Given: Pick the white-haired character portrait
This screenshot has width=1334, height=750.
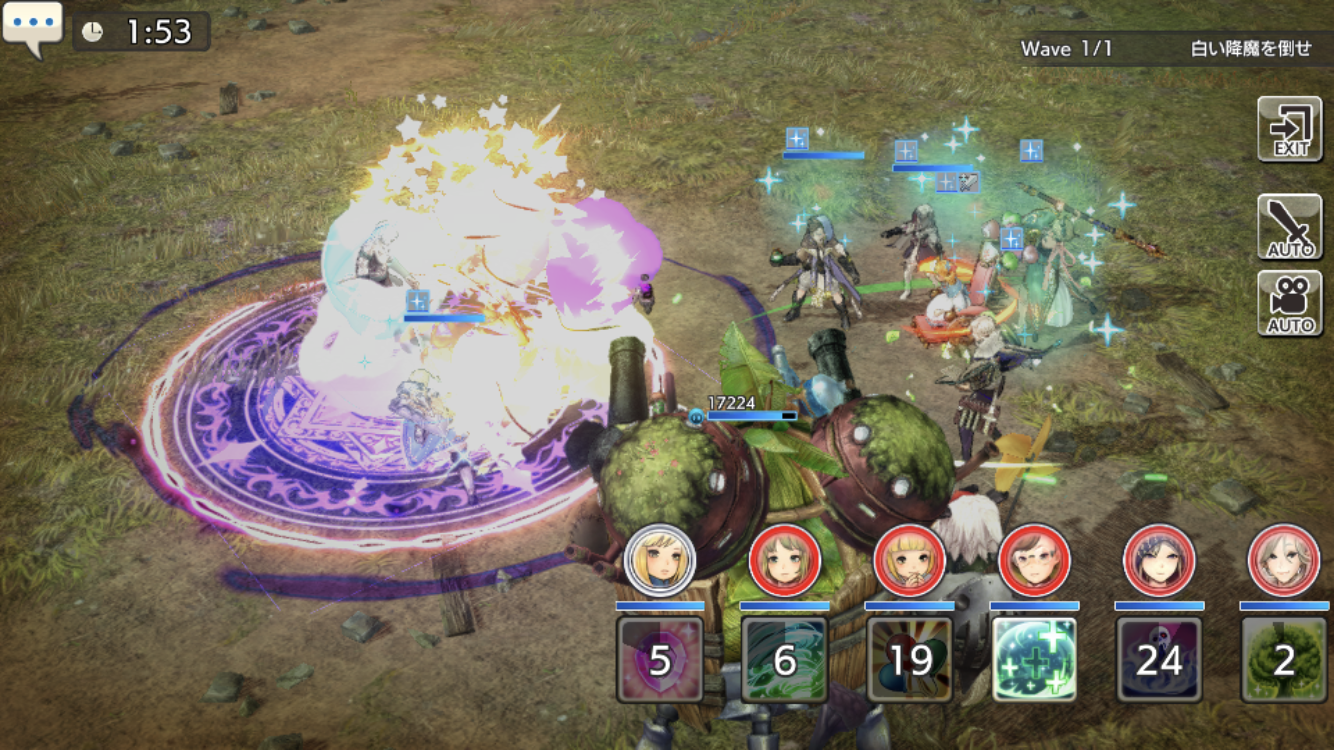Looking at the screenshot, I should click(x=1283, y=559).
